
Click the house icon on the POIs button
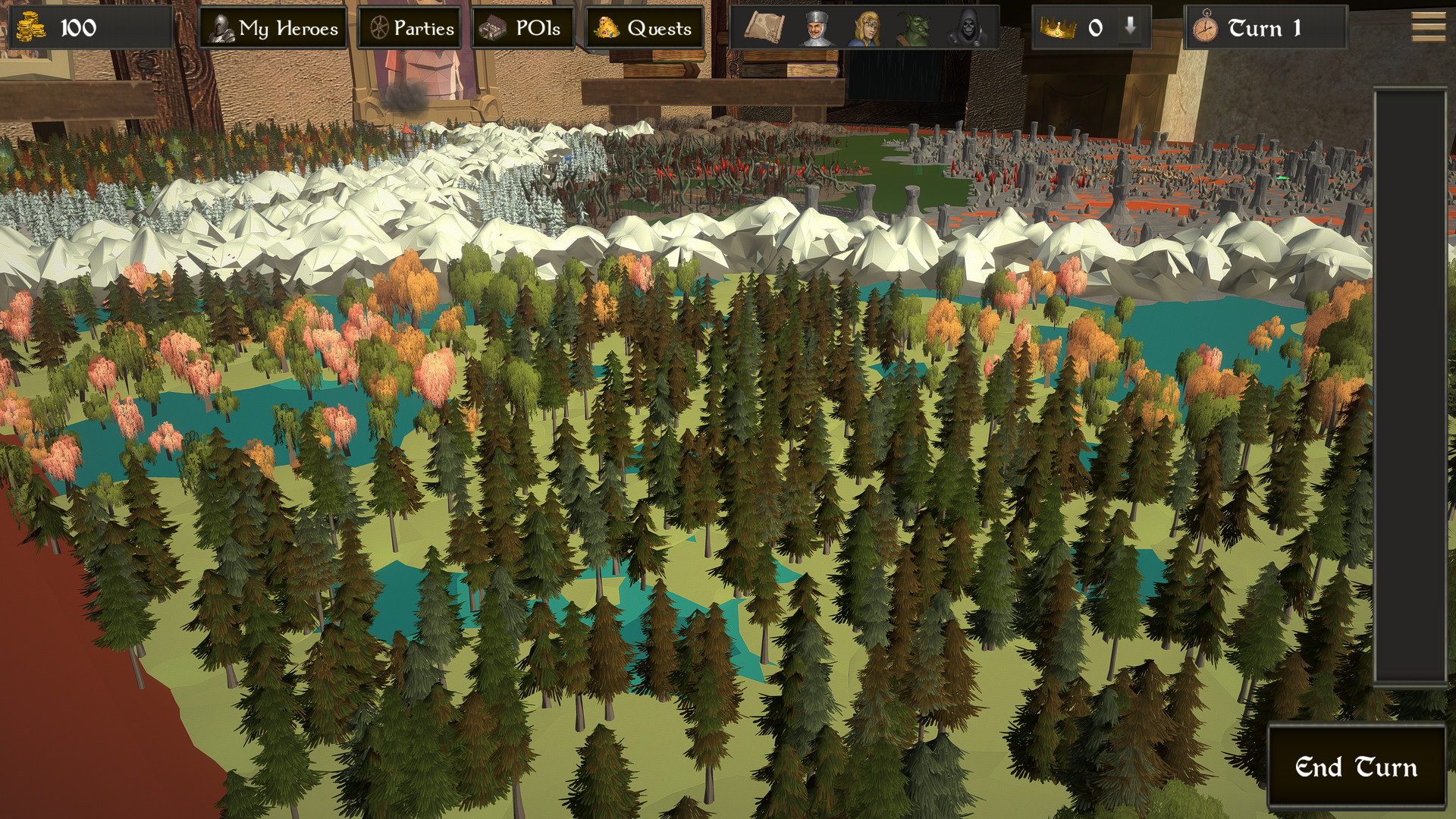[494, 28]
